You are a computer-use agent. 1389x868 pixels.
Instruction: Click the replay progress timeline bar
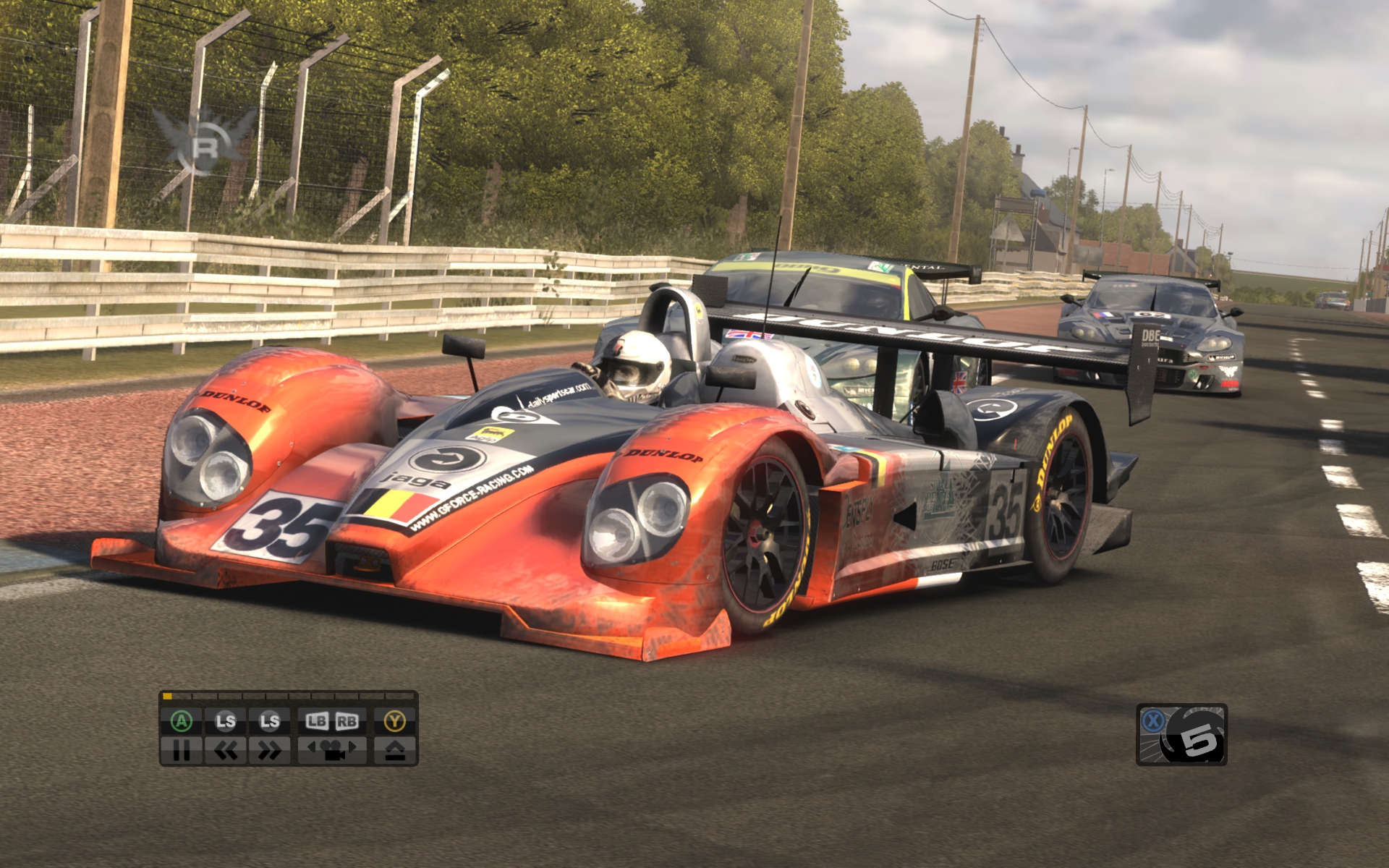click(x=289, y=697)
